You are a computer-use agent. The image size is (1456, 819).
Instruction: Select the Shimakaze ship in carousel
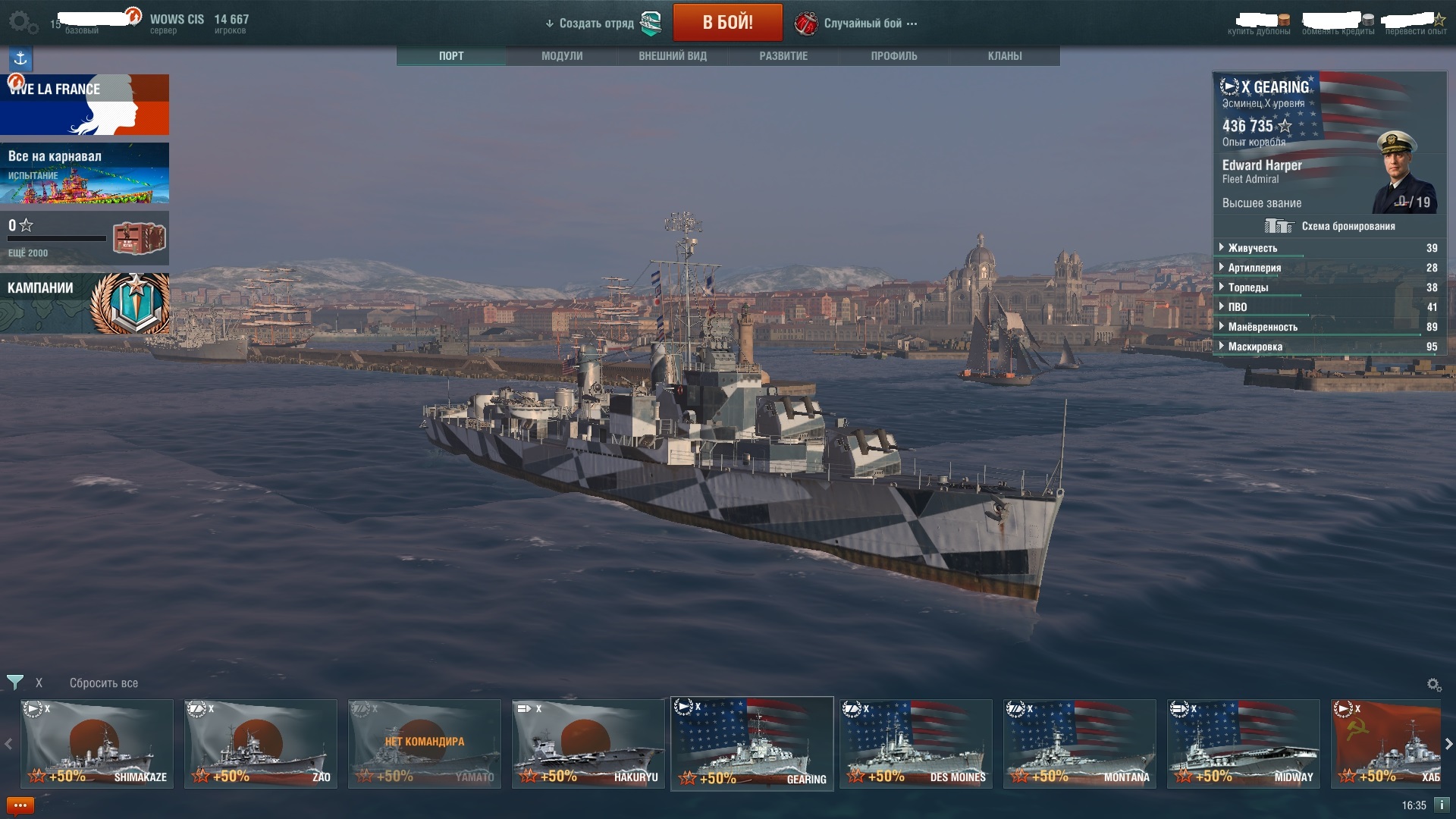(x=97, y=744)
